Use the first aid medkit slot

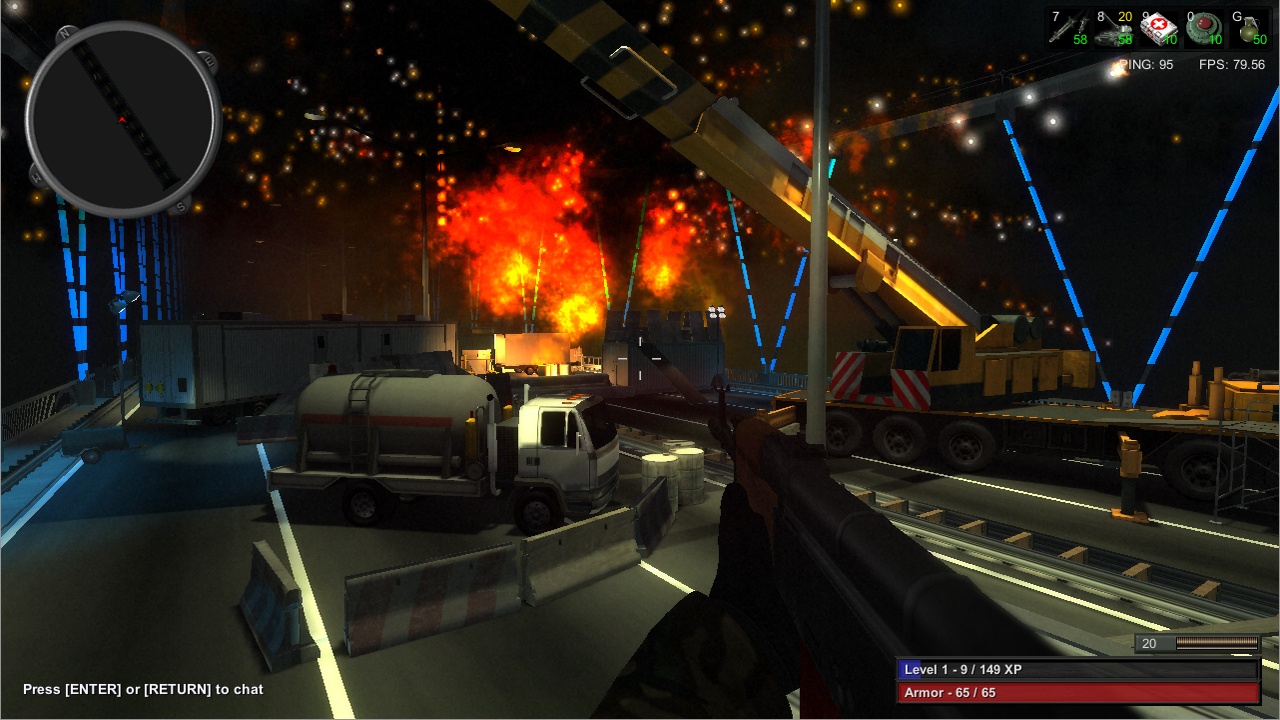1158,28
